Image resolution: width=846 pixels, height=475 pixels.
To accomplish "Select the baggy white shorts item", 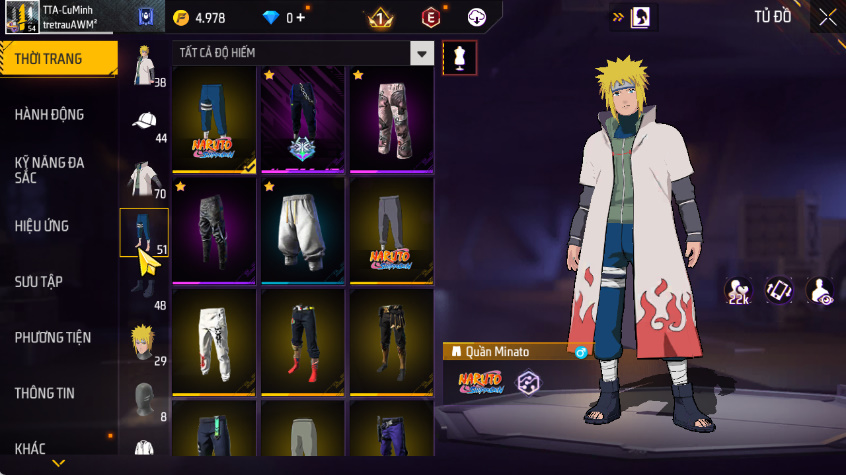I will [x=303, y=231].
